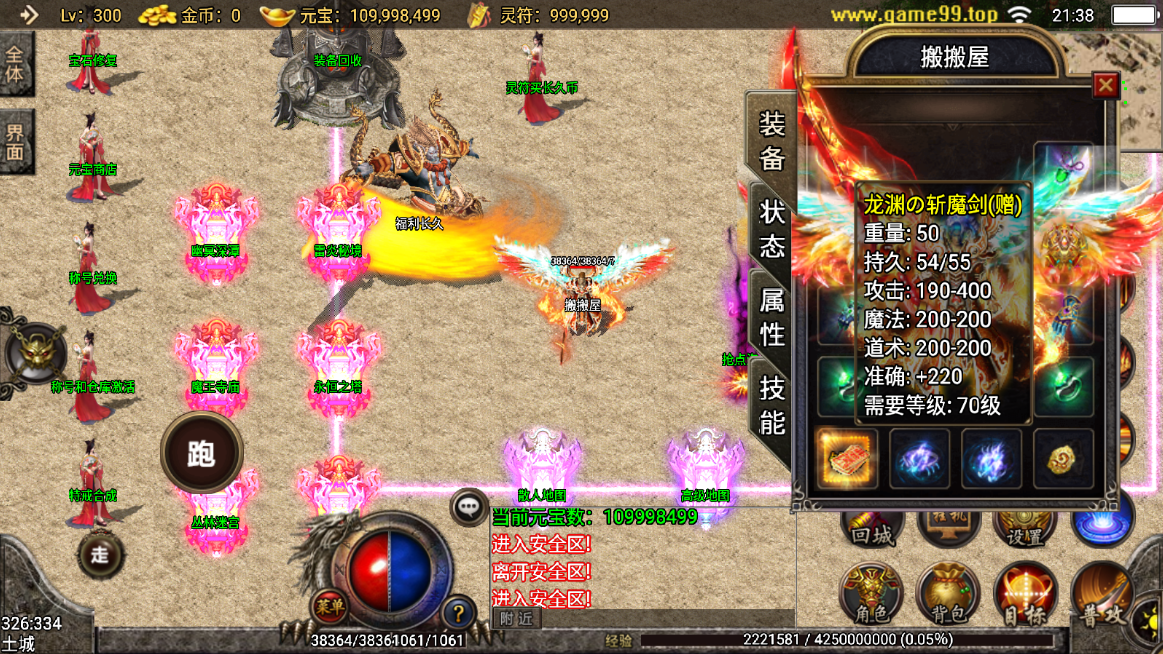Viewport: 1163px width, 654px height.
Task: Open the 状态 status tab
Action: point(772,229)
